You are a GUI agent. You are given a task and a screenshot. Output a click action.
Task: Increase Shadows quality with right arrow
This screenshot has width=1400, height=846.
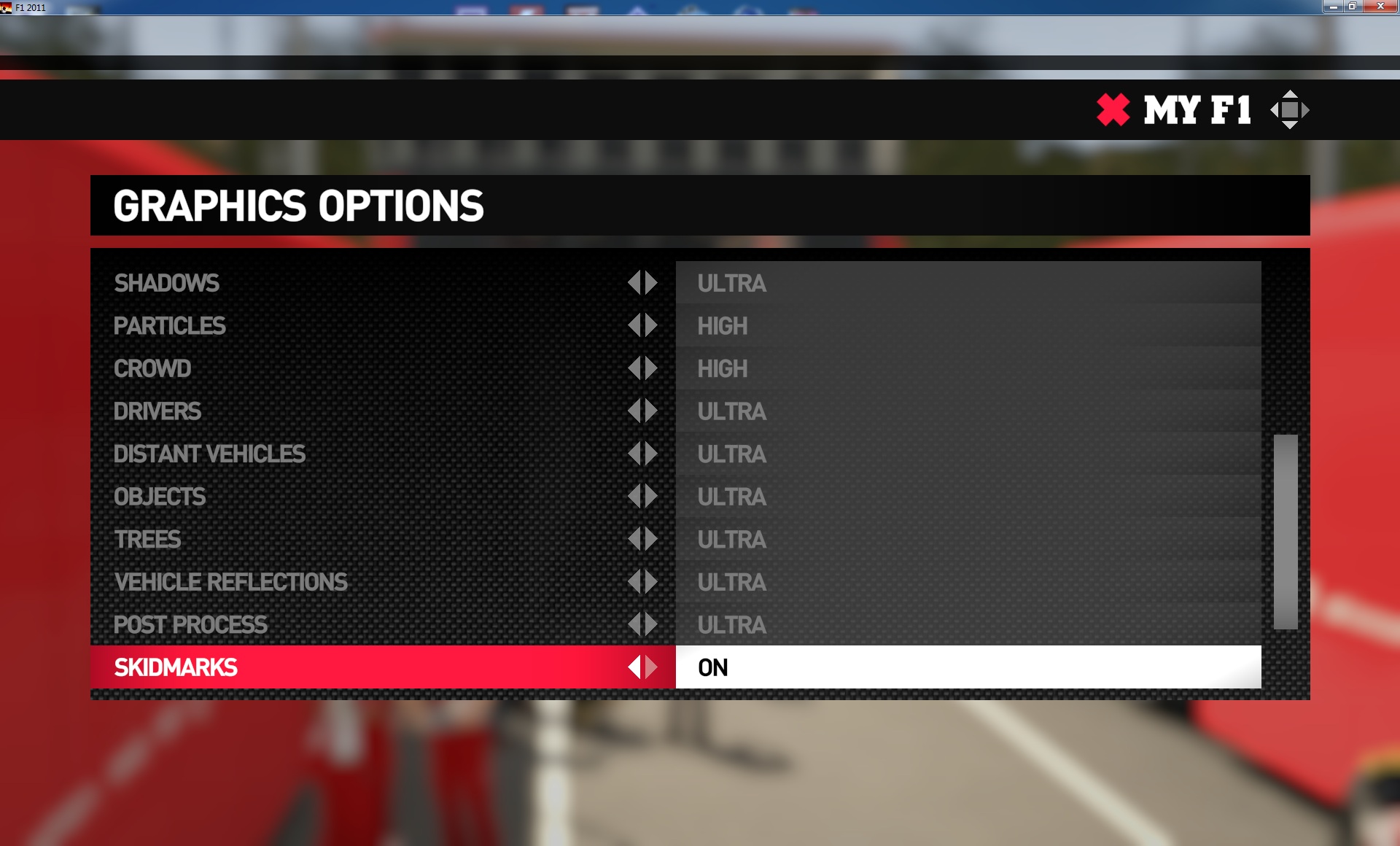651,283
